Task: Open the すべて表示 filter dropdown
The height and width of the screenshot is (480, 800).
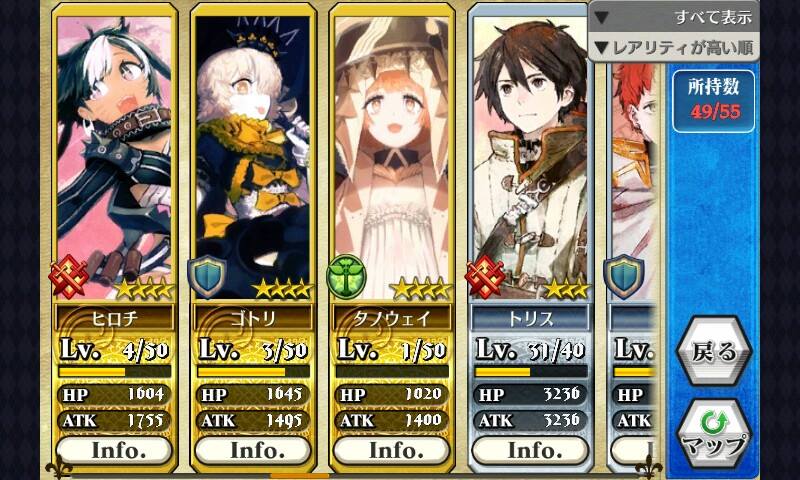Action: click(x=673, y=17)
